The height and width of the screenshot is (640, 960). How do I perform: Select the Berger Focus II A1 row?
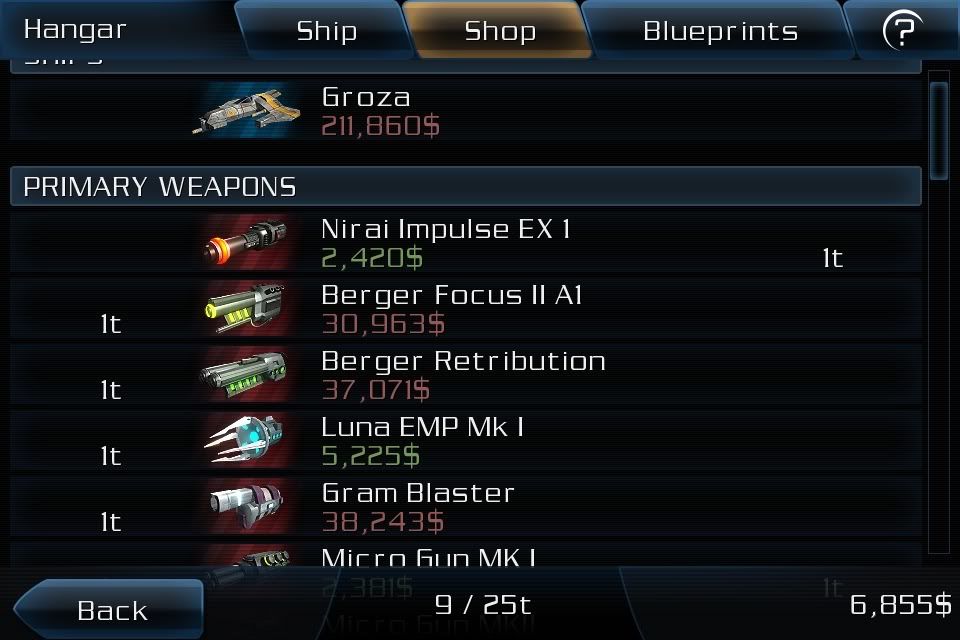point(465,309)
